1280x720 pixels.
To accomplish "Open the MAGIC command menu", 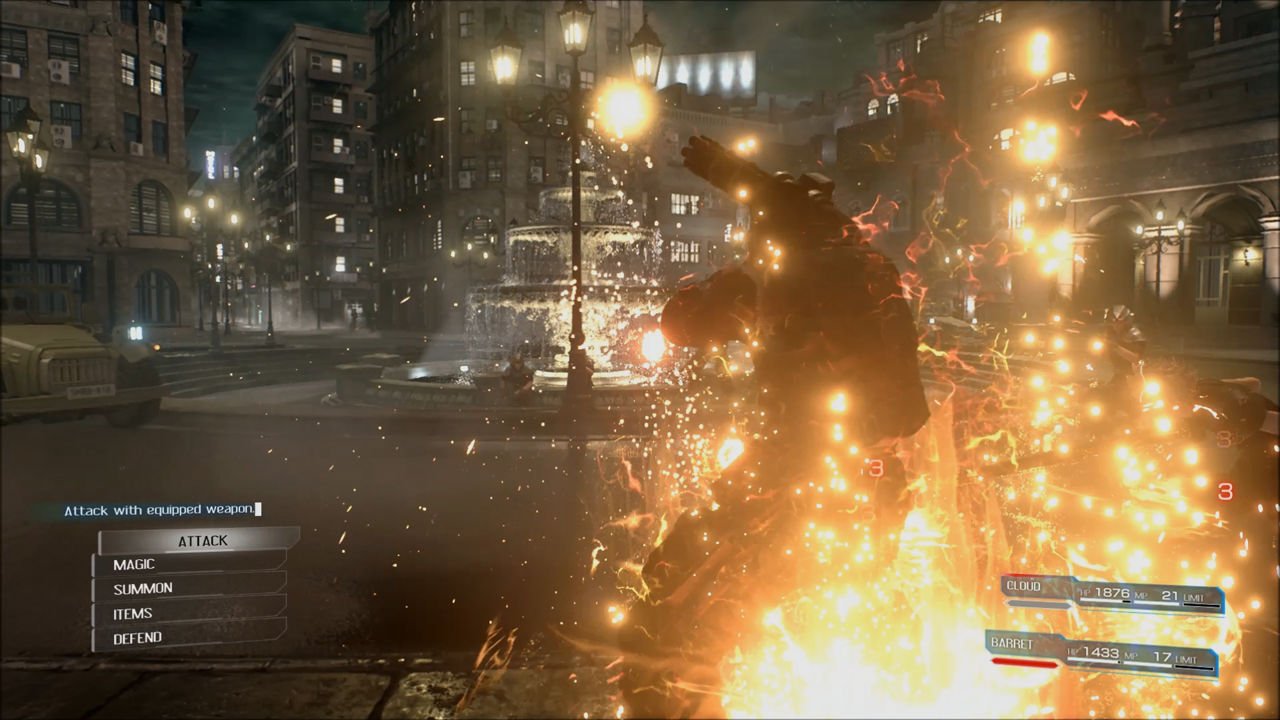I will coord(134,564).
